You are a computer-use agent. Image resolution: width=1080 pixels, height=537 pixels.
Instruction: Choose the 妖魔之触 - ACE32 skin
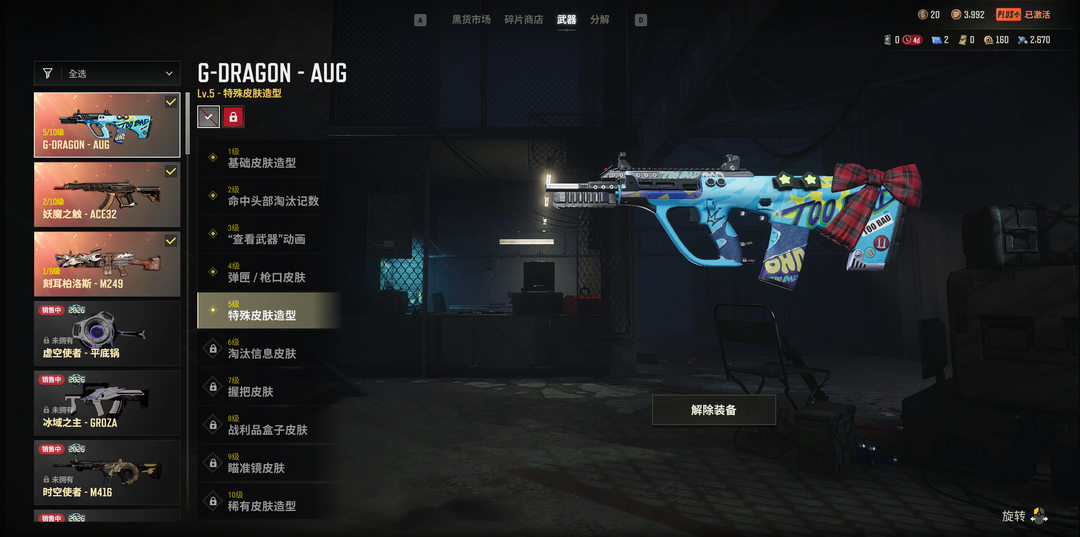pos(107,194)
